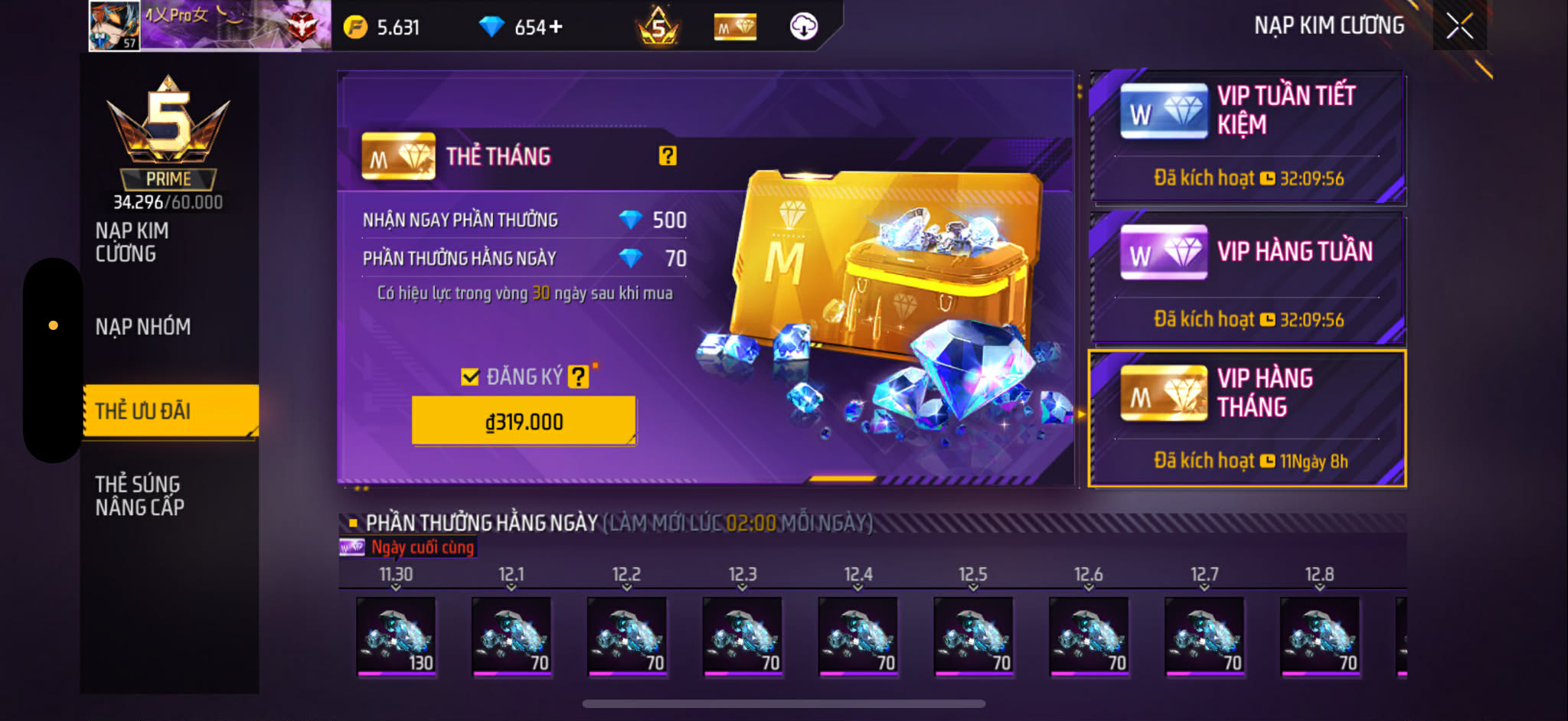Select the 12.1 daily reward tile
The image size is (1568, 721).
point(511,635)
